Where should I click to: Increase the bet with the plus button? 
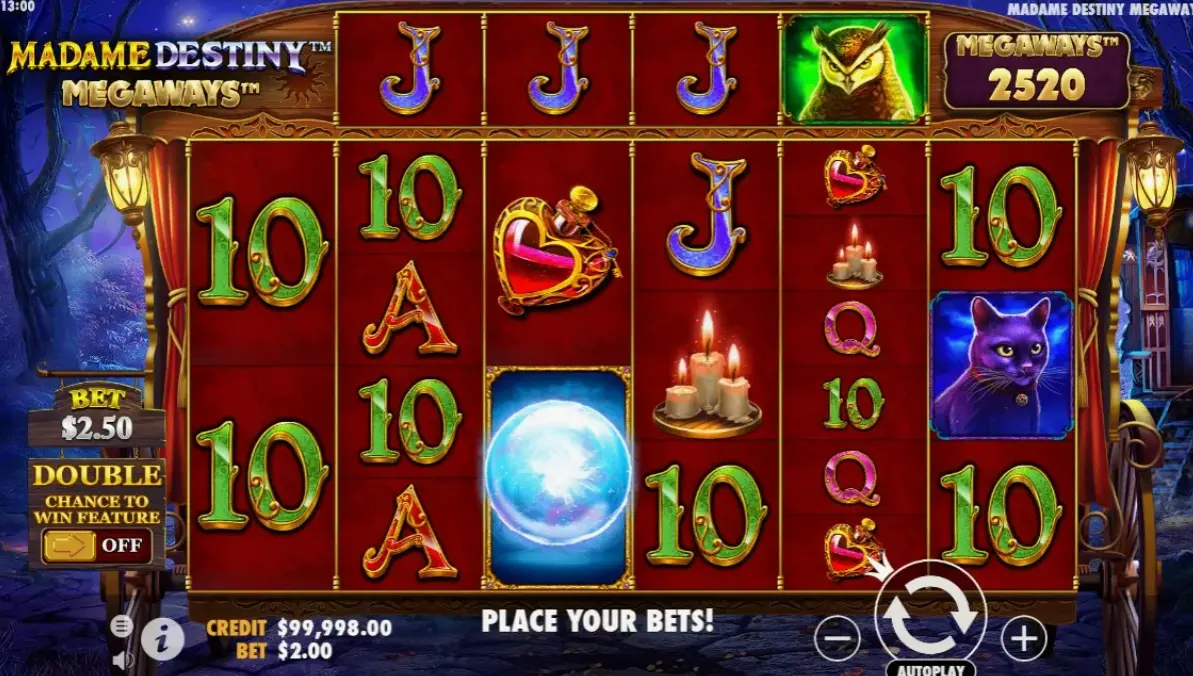point(1022,637)
